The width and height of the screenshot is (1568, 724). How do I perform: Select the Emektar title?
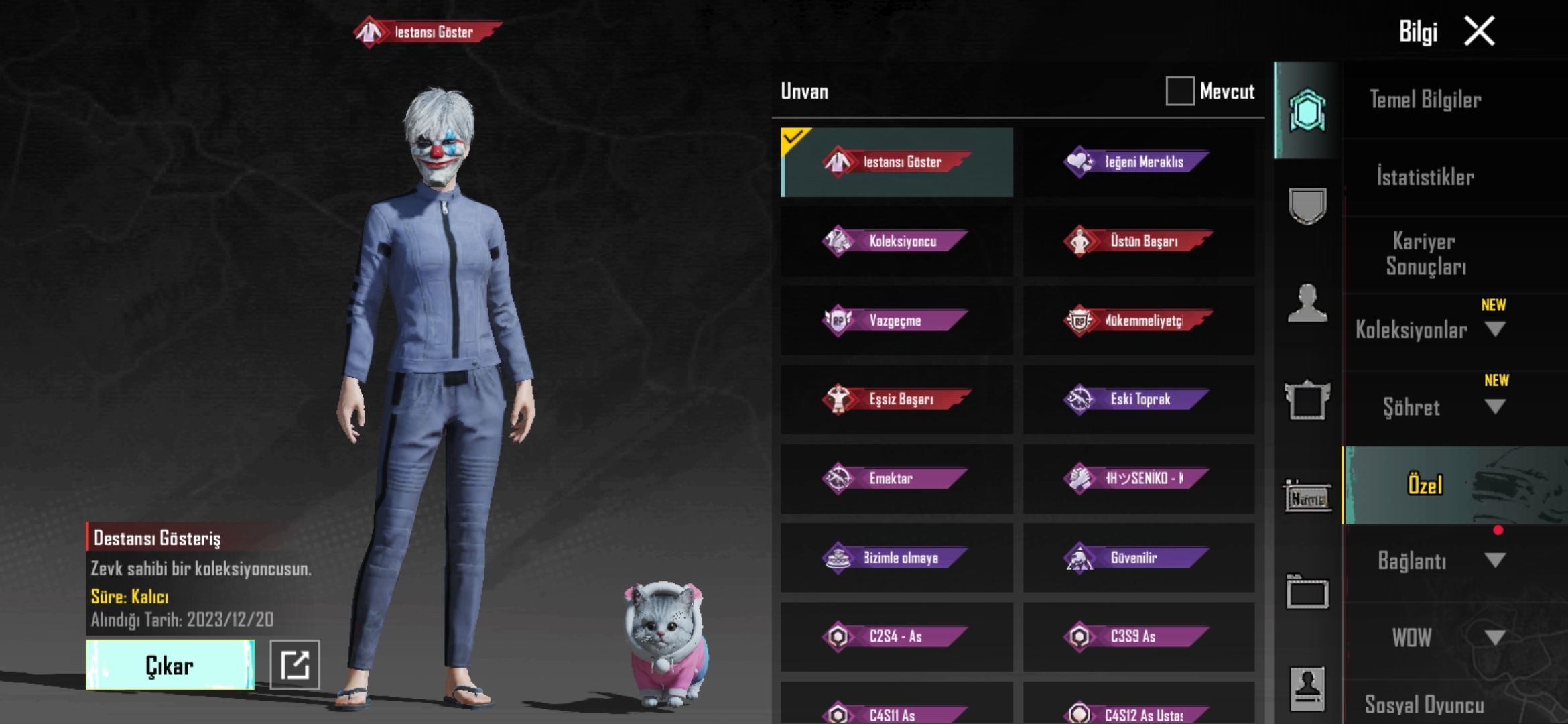pos(897,479)
